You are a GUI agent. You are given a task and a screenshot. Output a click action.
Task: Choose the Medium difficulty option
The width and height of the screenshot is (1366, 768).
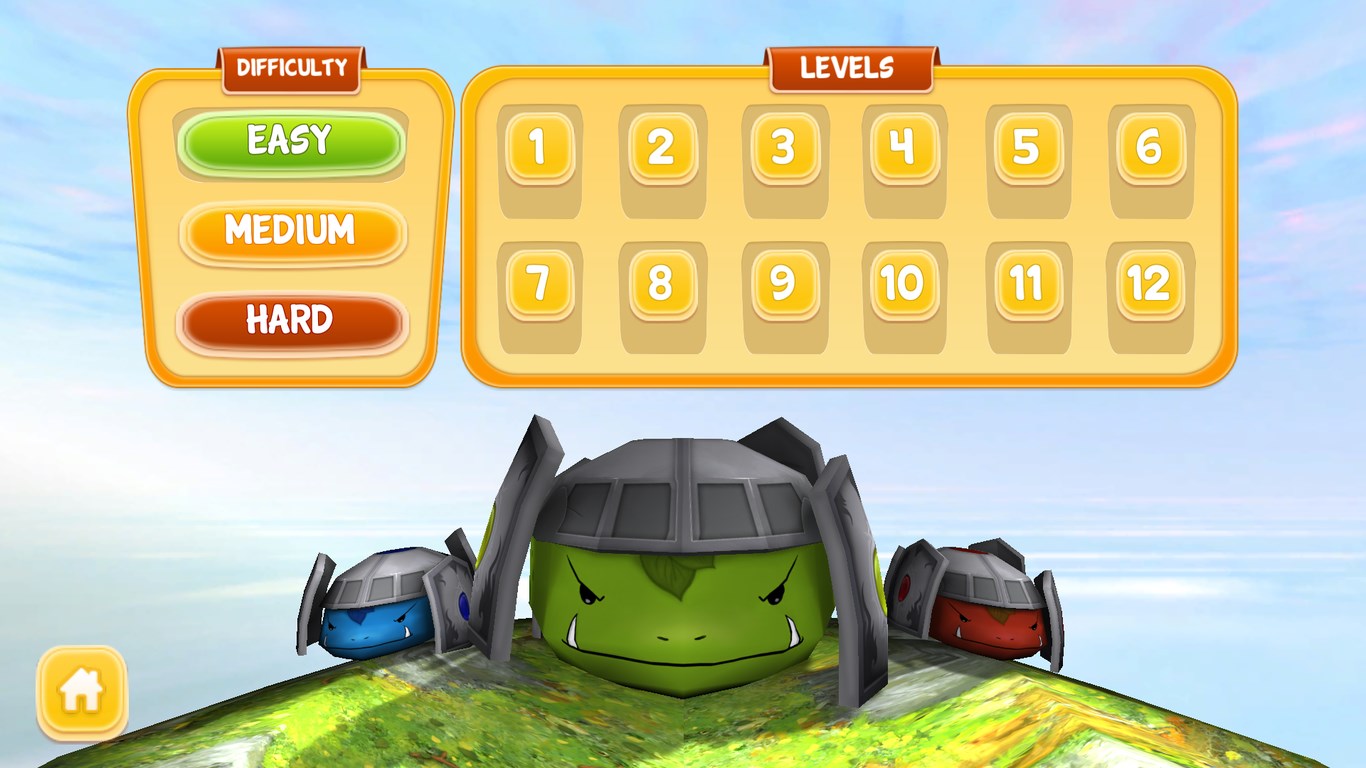coord(291,232)
